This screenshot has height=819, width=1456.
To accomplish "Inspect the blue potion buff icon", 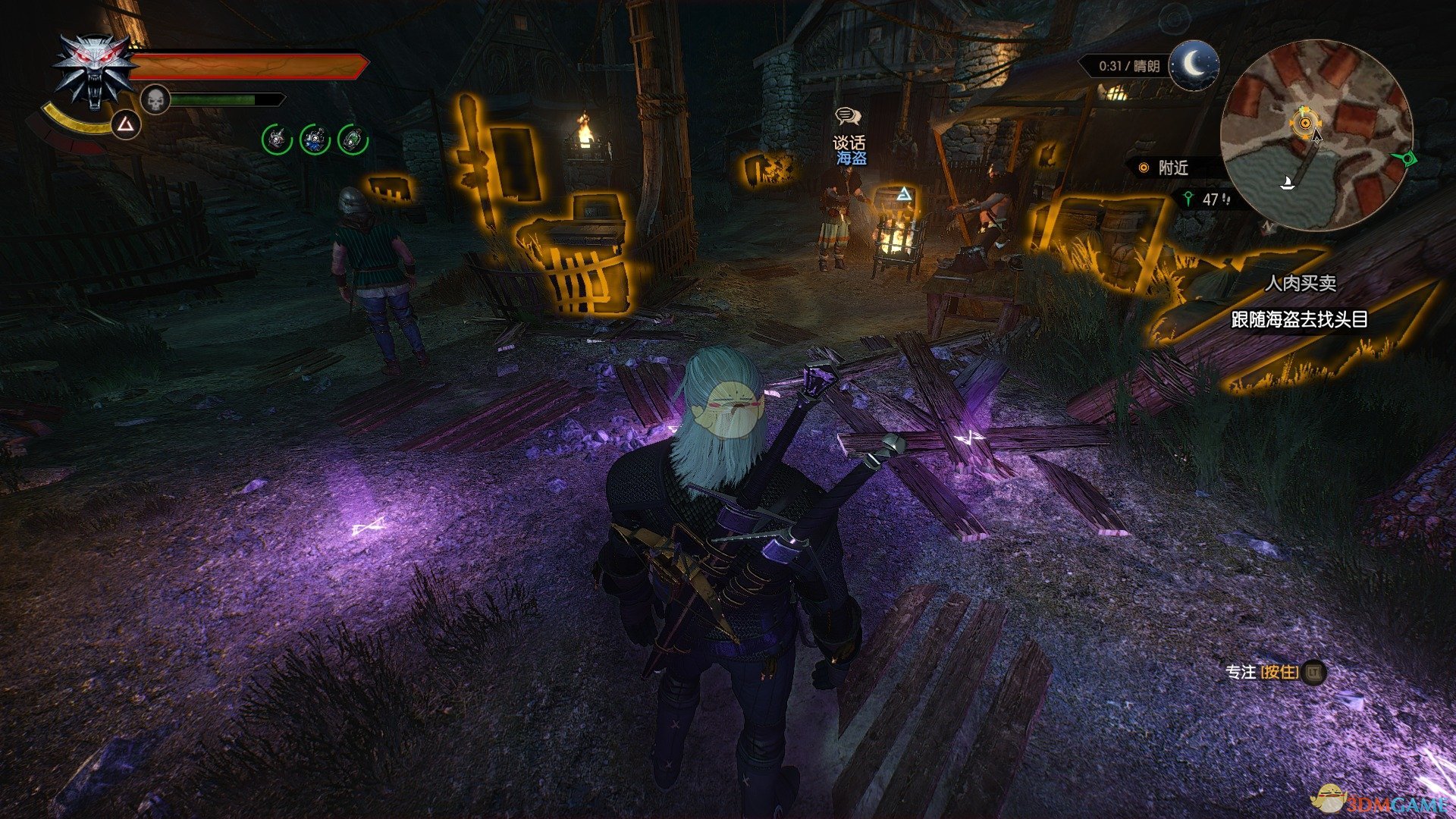I will (x=315, y=140).
